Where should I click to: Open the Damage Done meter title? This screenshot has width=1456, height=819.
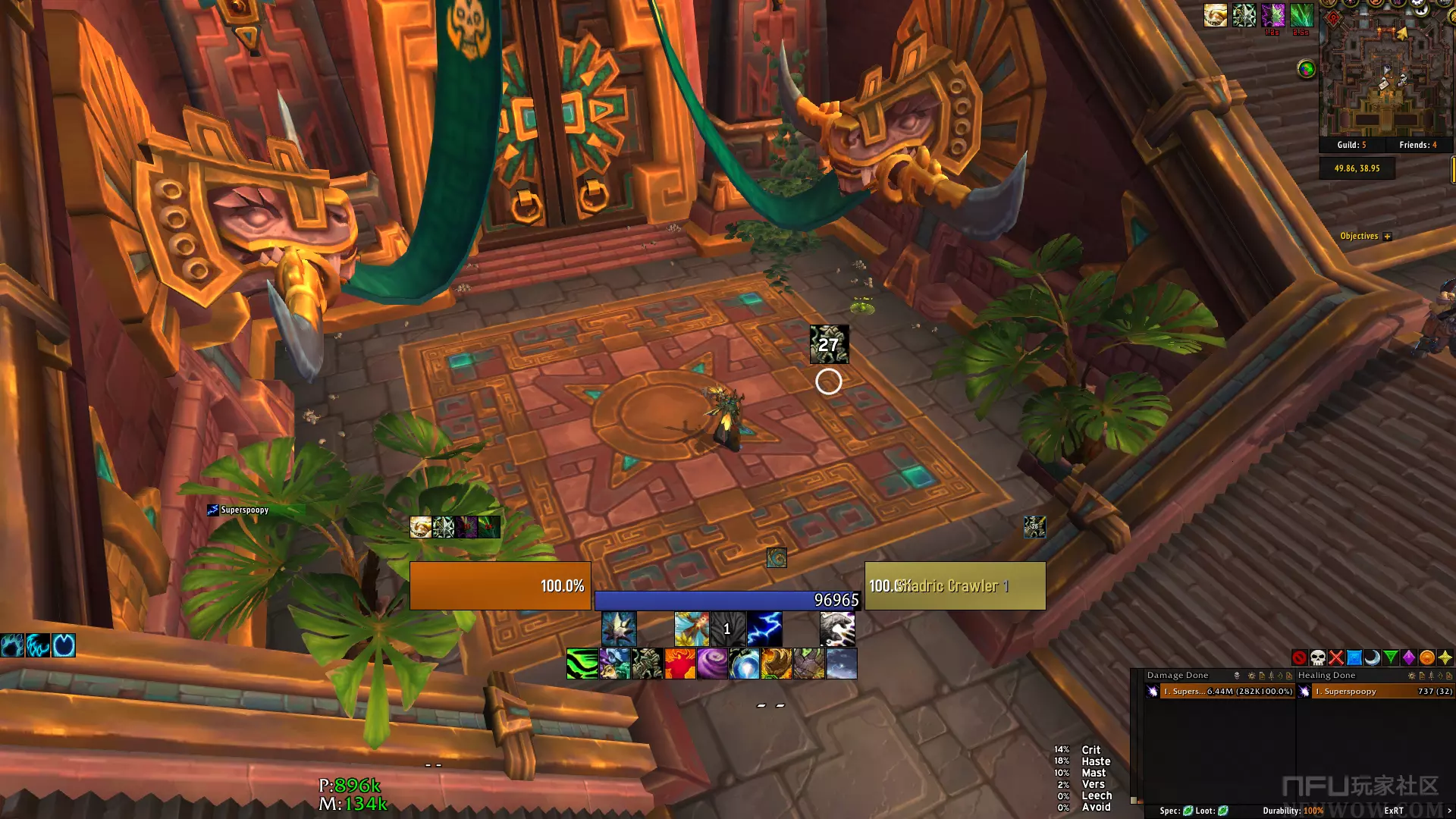[1178, 676]
